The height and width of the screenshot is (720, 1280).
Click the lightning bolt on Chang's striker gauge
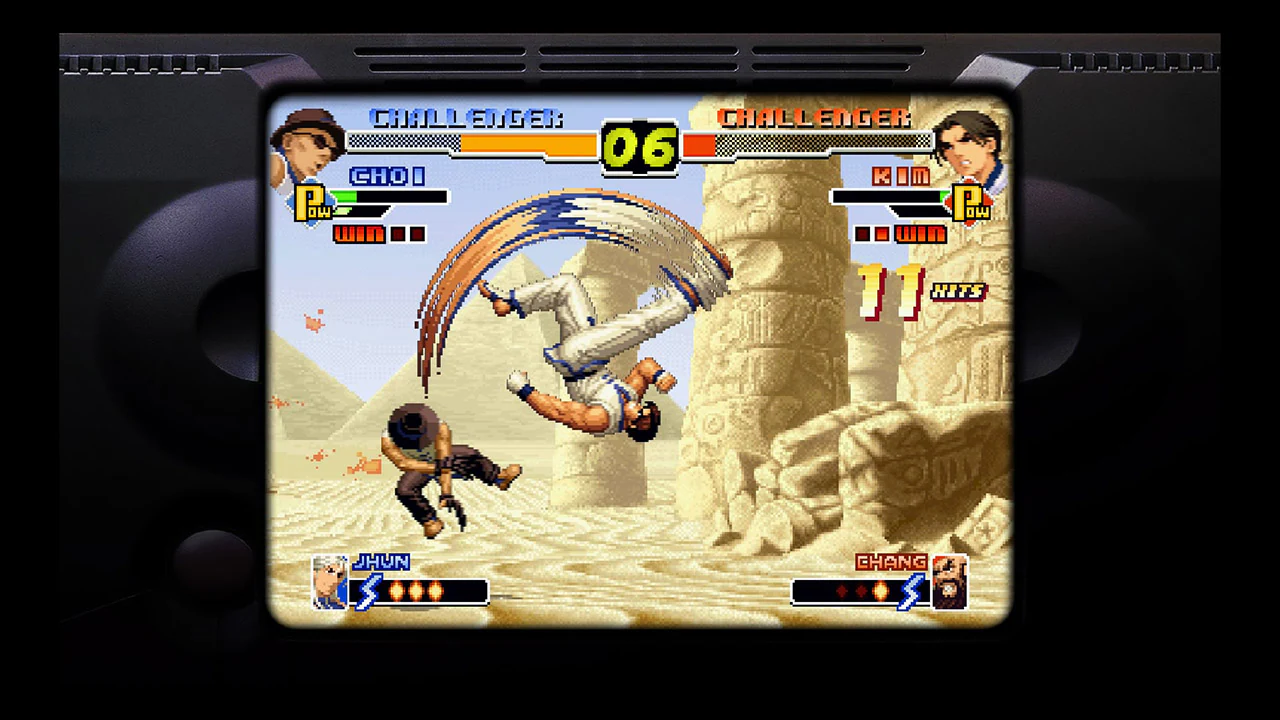click(x=911, y=592)
